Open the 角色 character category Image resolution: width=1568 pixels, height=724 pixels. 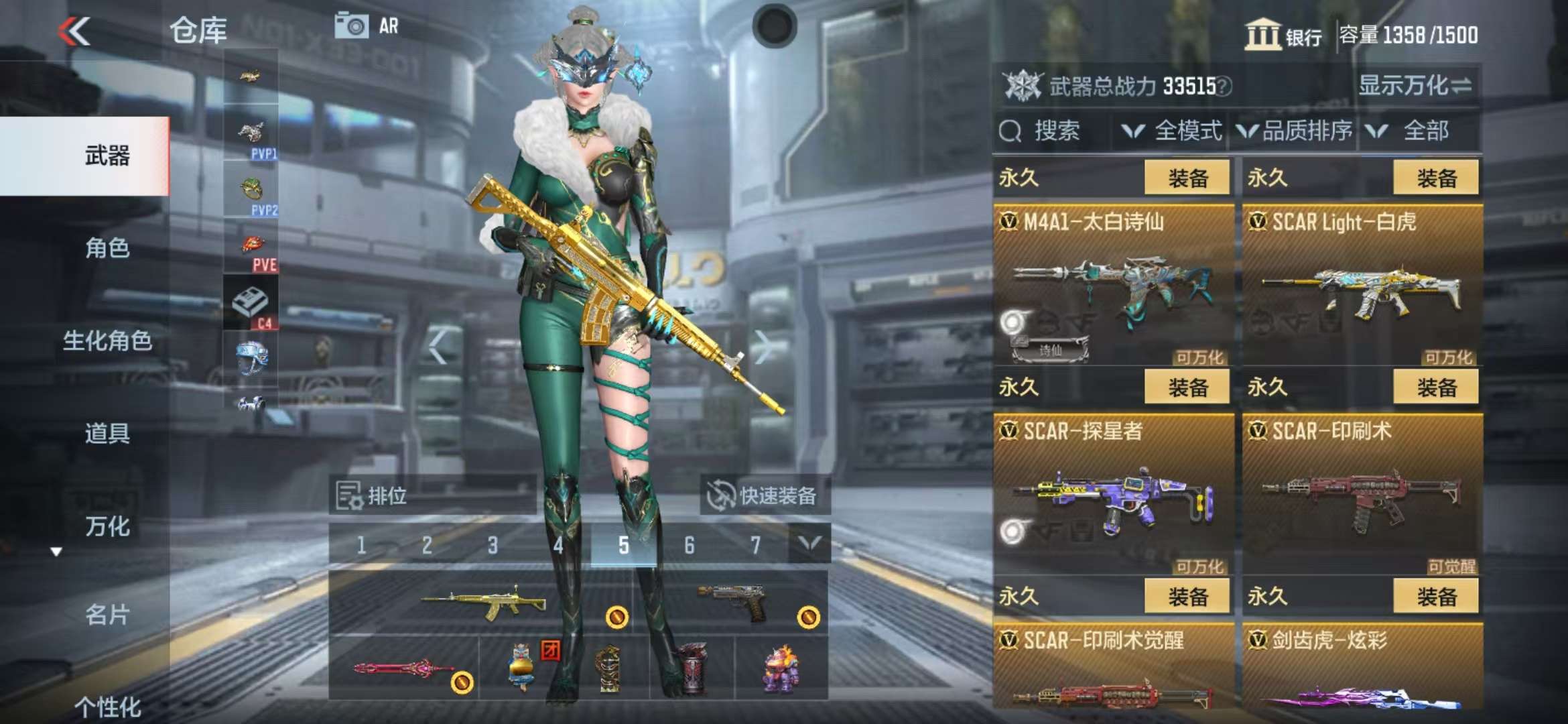[107, 249]
